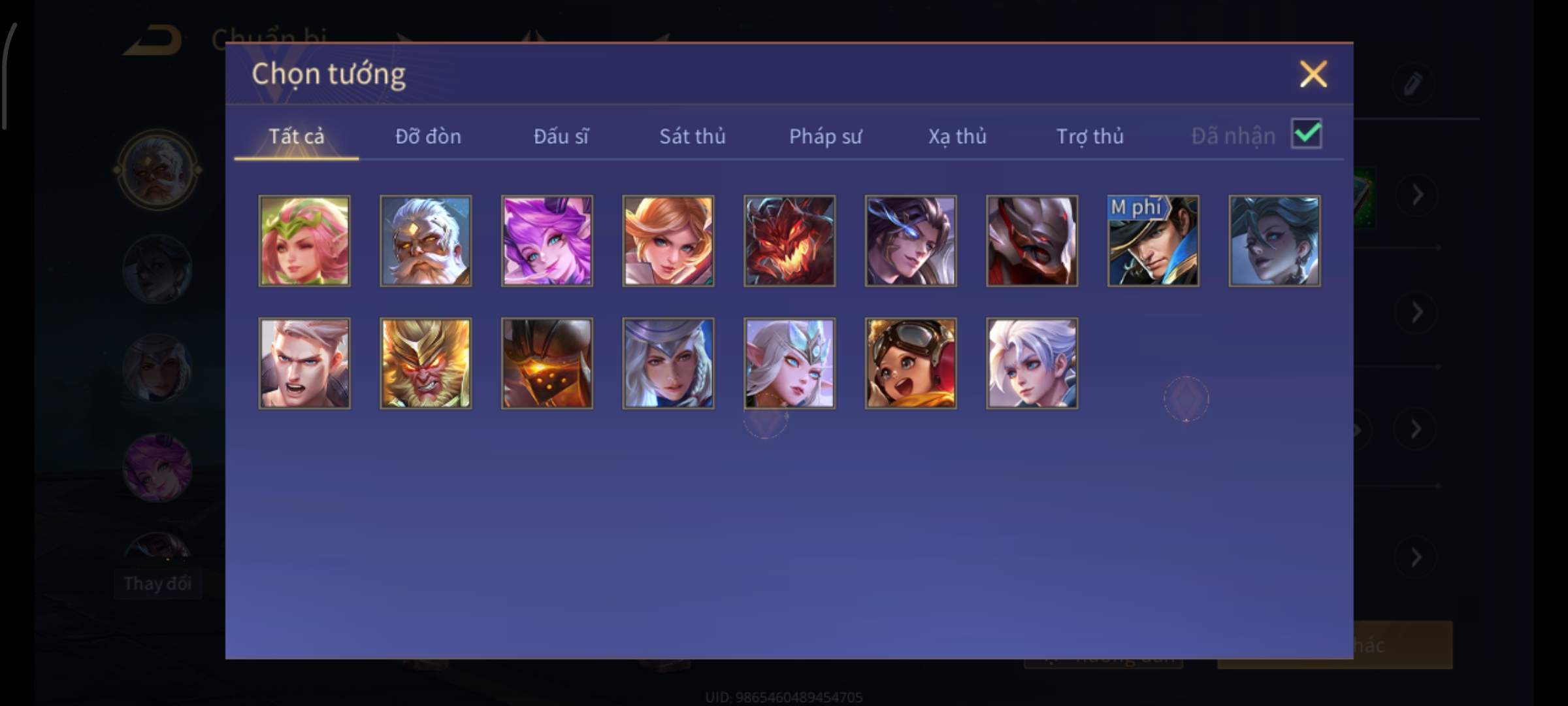
Task: Choose the red demon monster hero
Action: click(x=789, y=241)
